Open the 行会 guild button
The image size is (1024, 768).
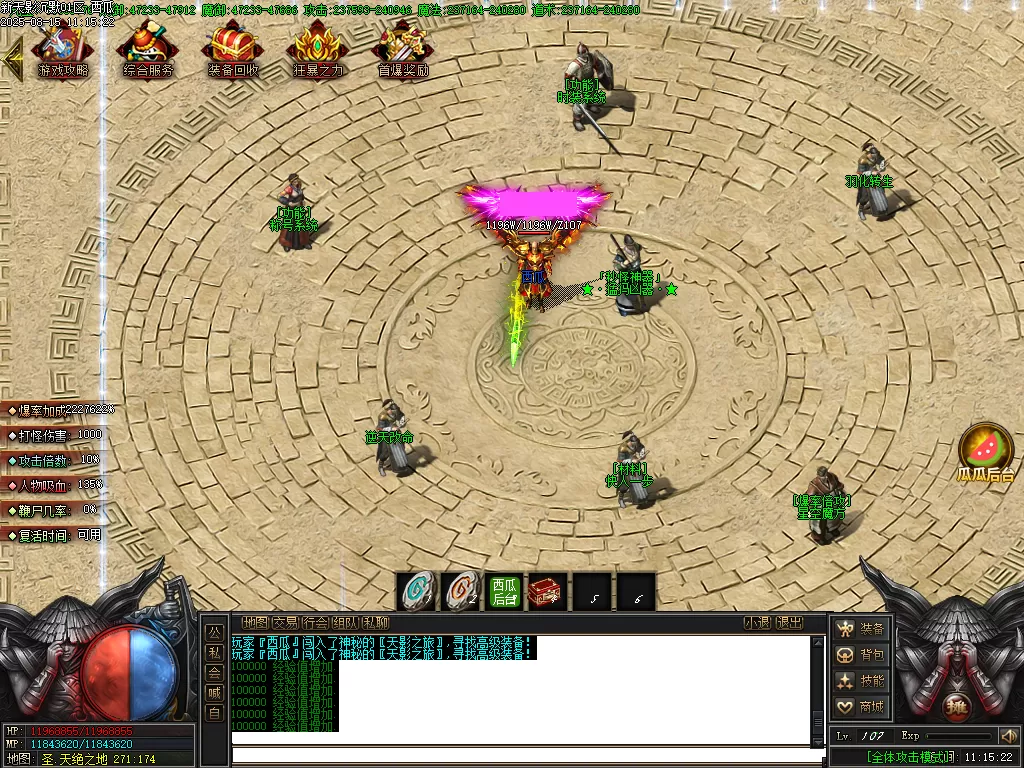coord(315,623)
